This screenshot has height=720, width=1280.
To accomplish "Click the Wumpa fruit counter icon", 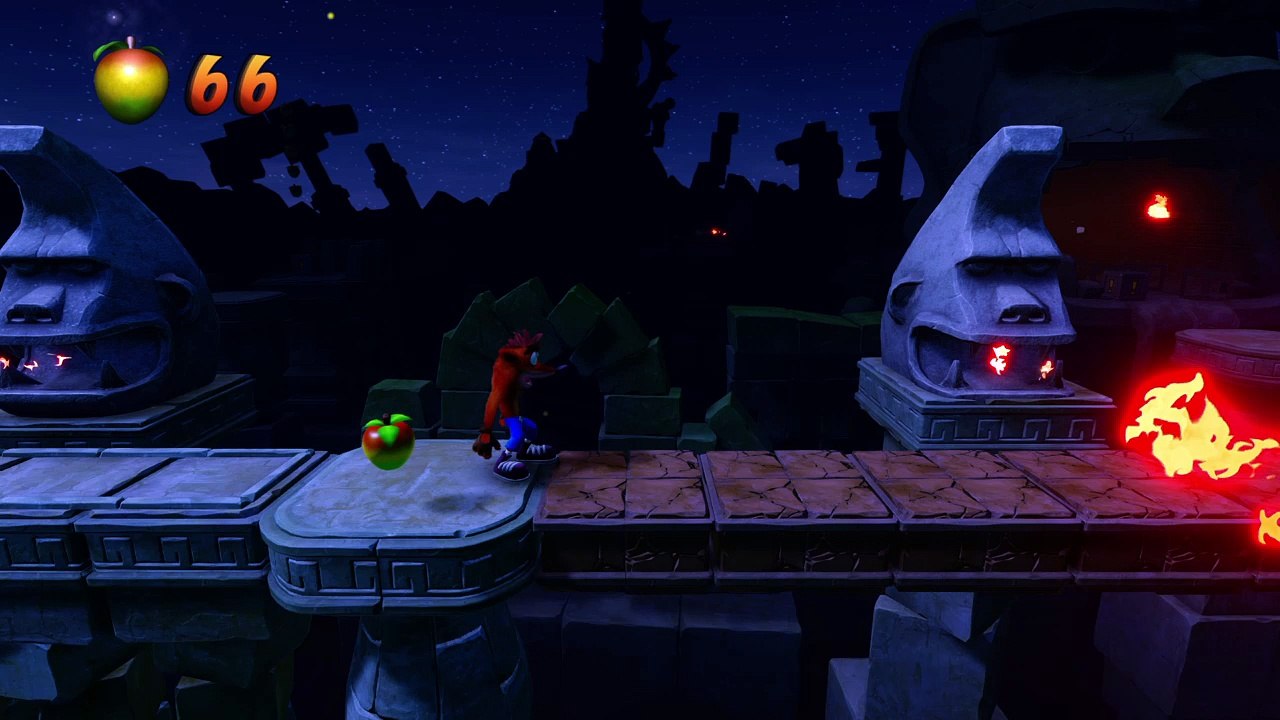I will pyautogui.click(x=131, y=82).
